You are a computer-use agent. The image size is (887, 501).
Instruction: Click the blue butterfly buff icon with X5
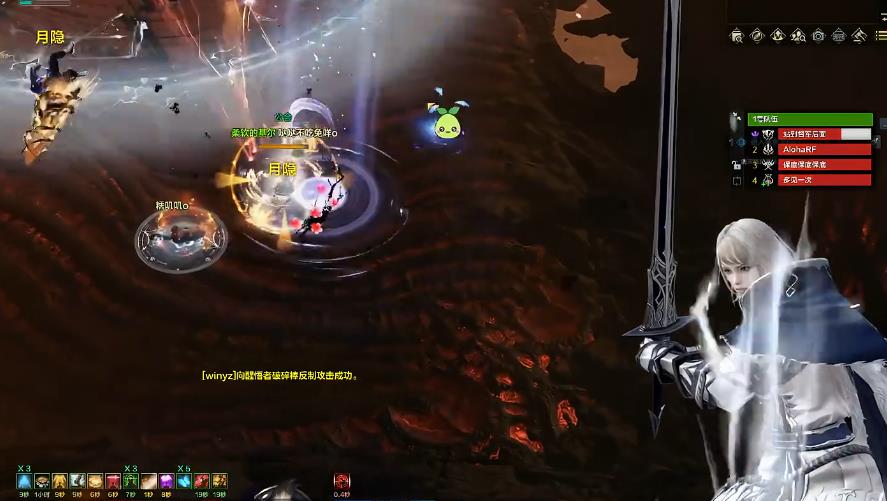(x=184, y=481)
